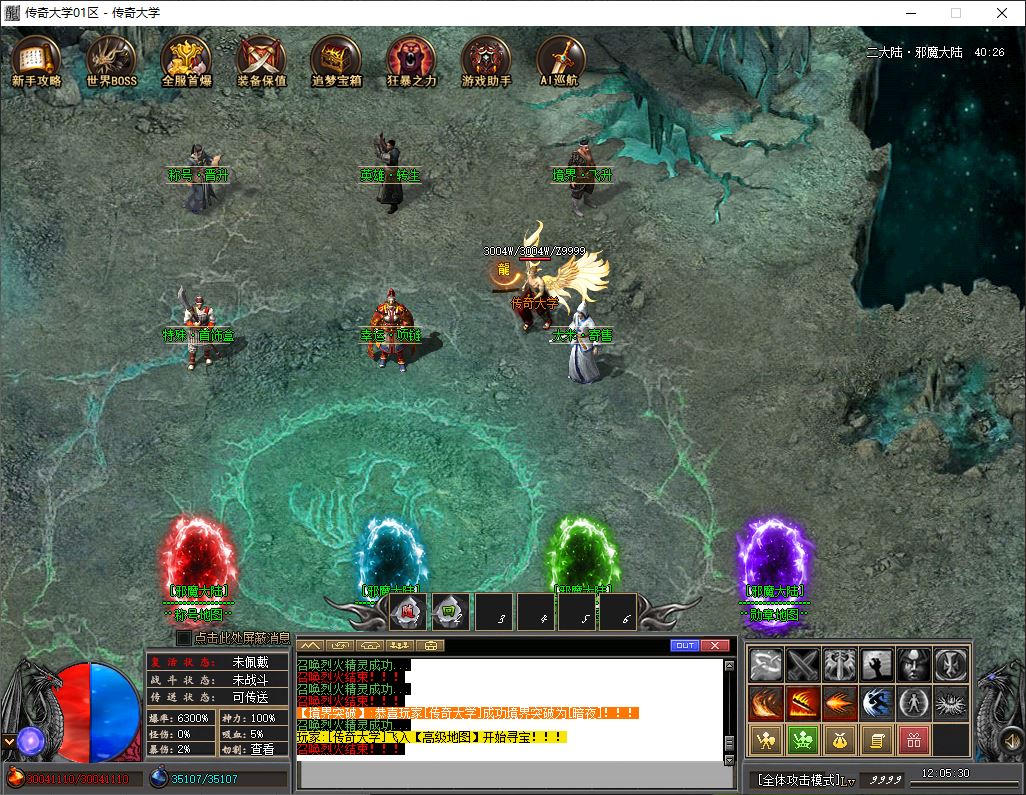Open the 装备保值 equipment menu
1026x795 pixels.
pyautogui.click(x=262, y=60)
